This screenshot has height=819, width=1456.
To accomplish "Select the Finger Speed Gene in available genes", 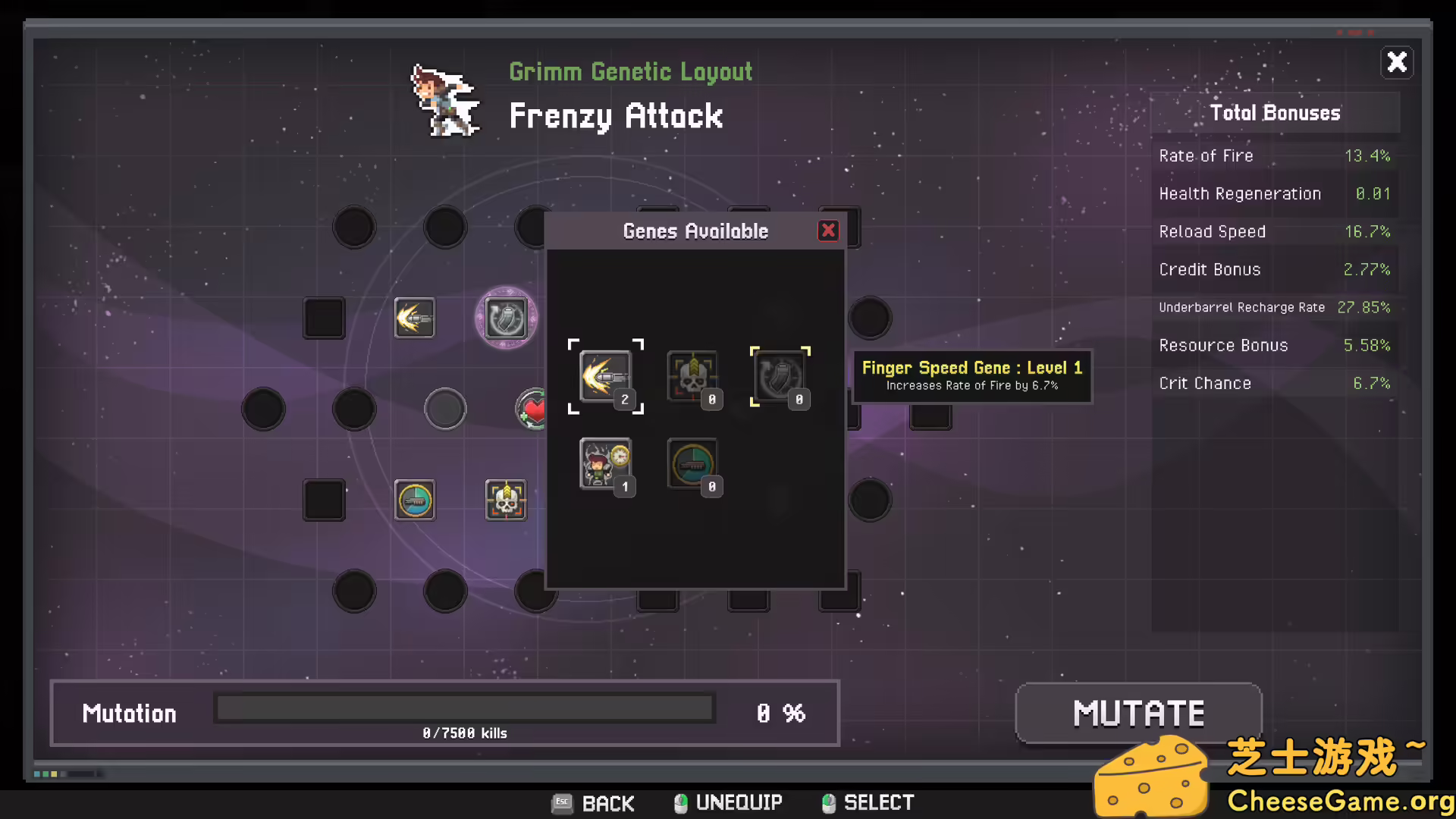I will click(x=605, y=376).
